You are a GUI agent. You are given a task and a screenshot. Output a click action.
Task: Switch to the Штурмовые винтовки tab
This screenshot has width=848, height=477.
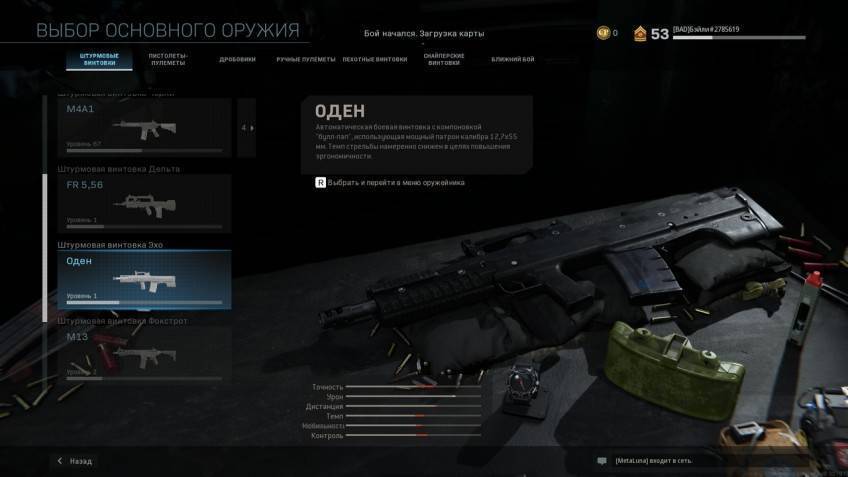pos(99,59)
